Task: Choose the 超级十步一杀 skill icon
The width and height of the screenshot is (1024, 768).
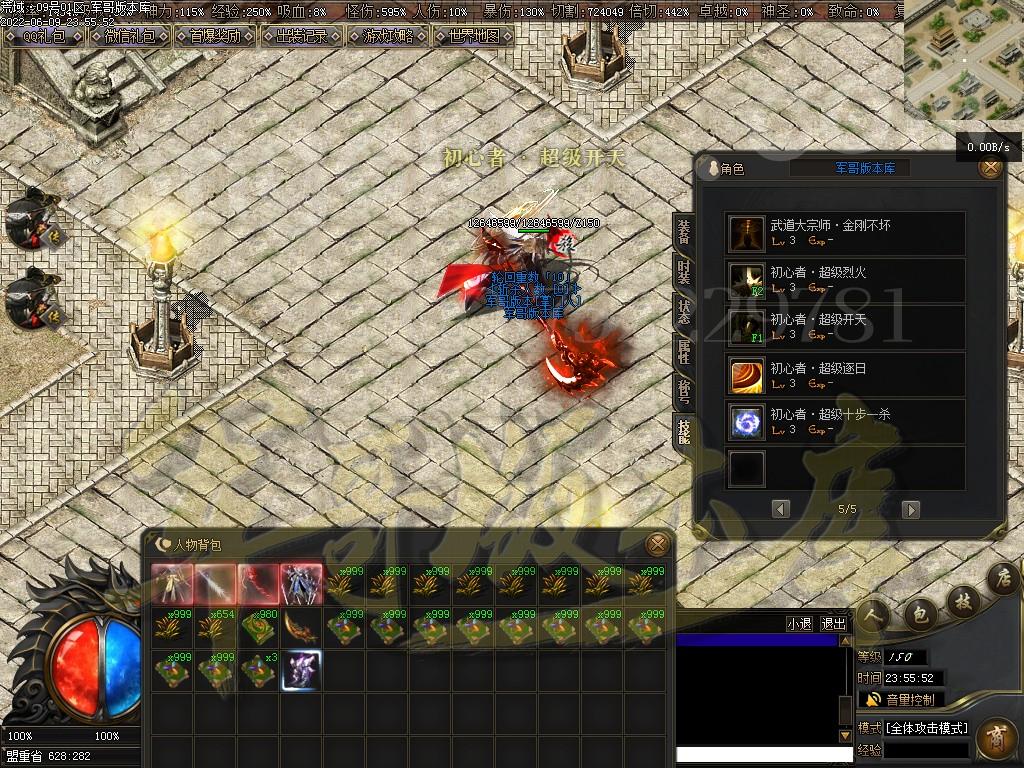Action: click(746, 422)
